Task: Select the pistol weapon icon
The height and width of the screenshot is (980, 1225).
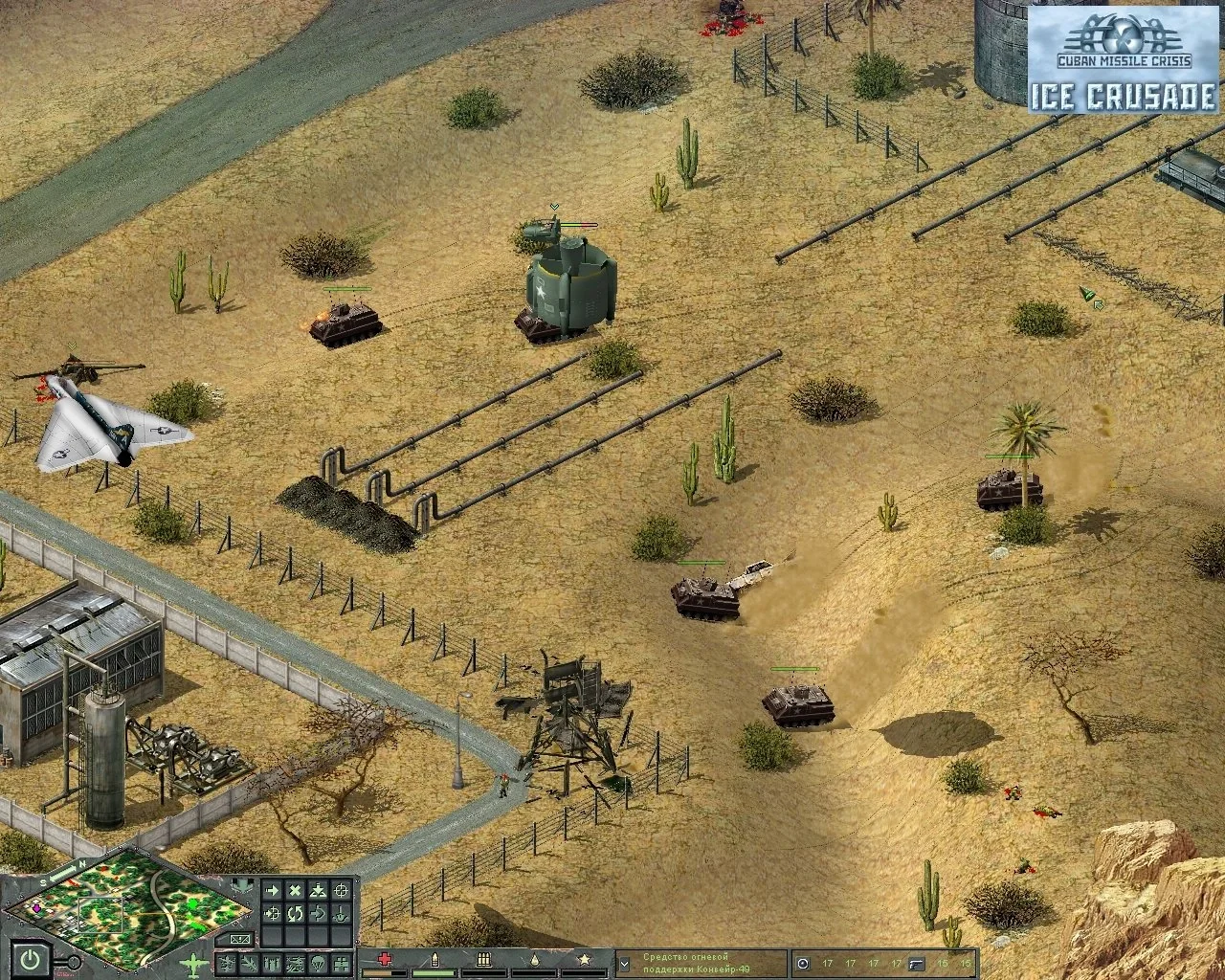Action: click(x=917, y=963)
